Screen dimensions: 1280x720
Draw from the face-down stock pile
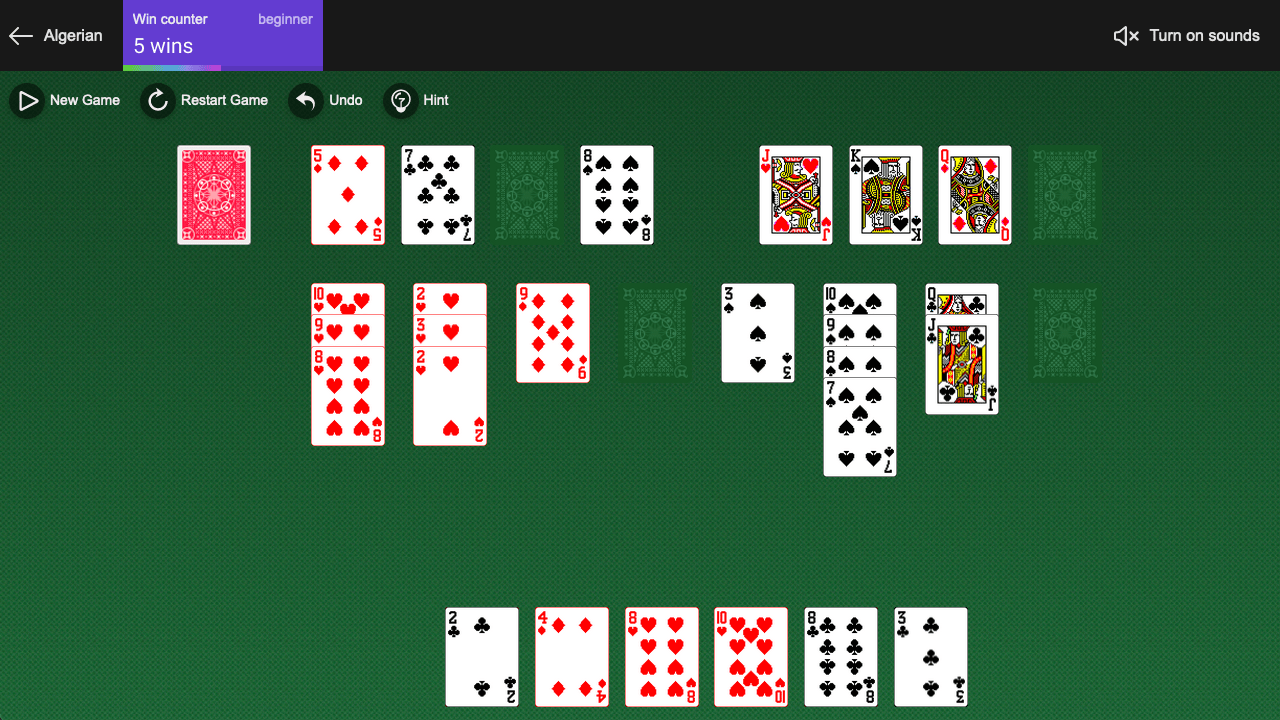click(x=214, y=195)
